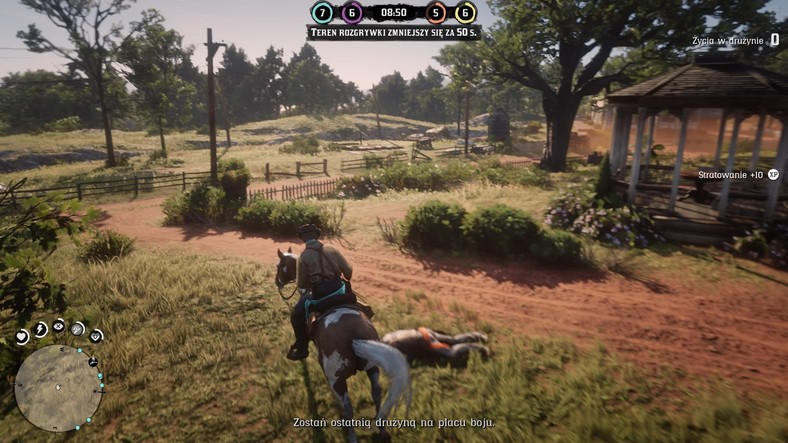Activate the Dead Eye core icon

point(59,325)
